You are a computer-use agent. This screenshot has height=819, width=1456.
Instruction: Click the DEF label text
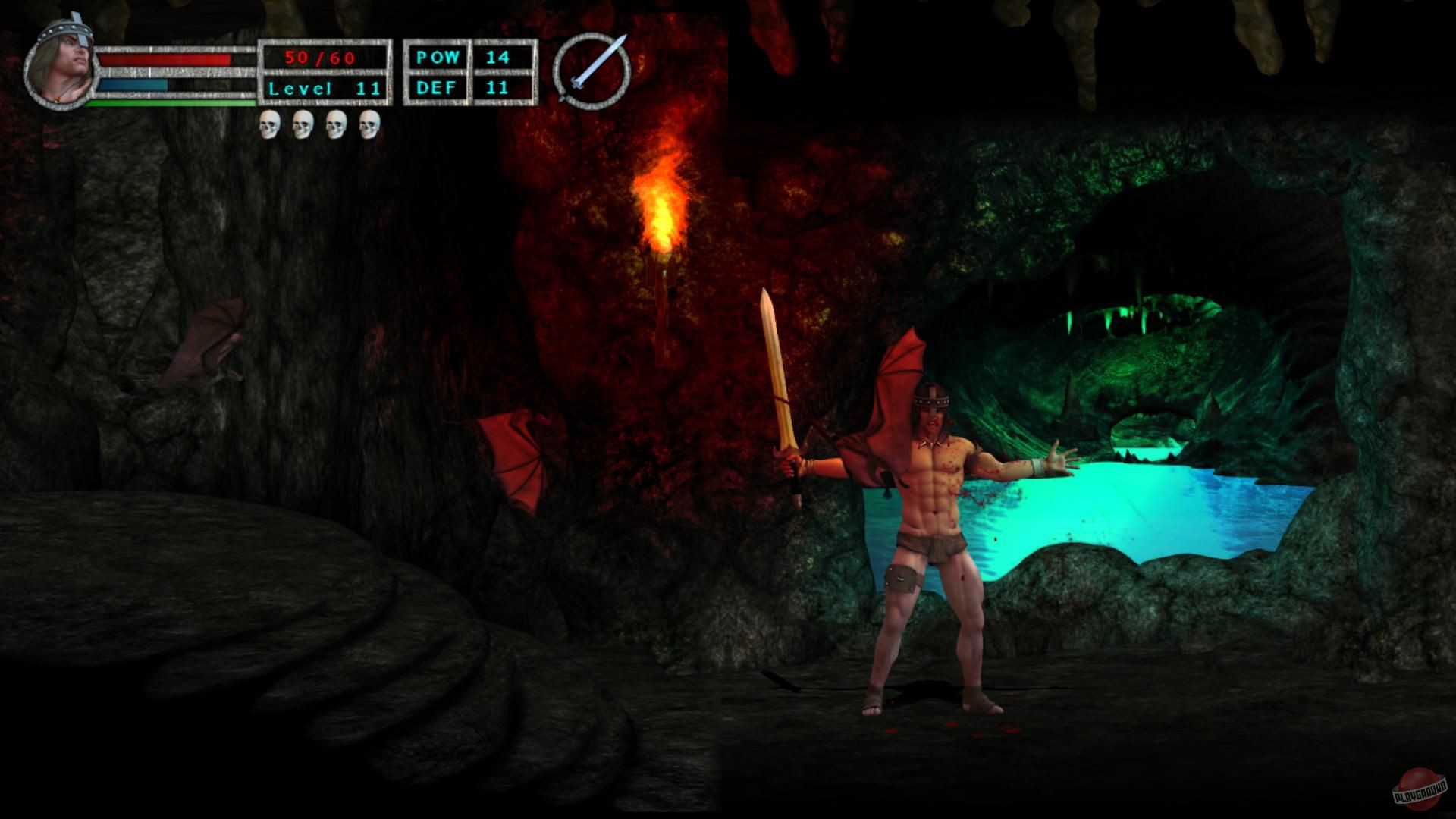(x=438, y=89)
